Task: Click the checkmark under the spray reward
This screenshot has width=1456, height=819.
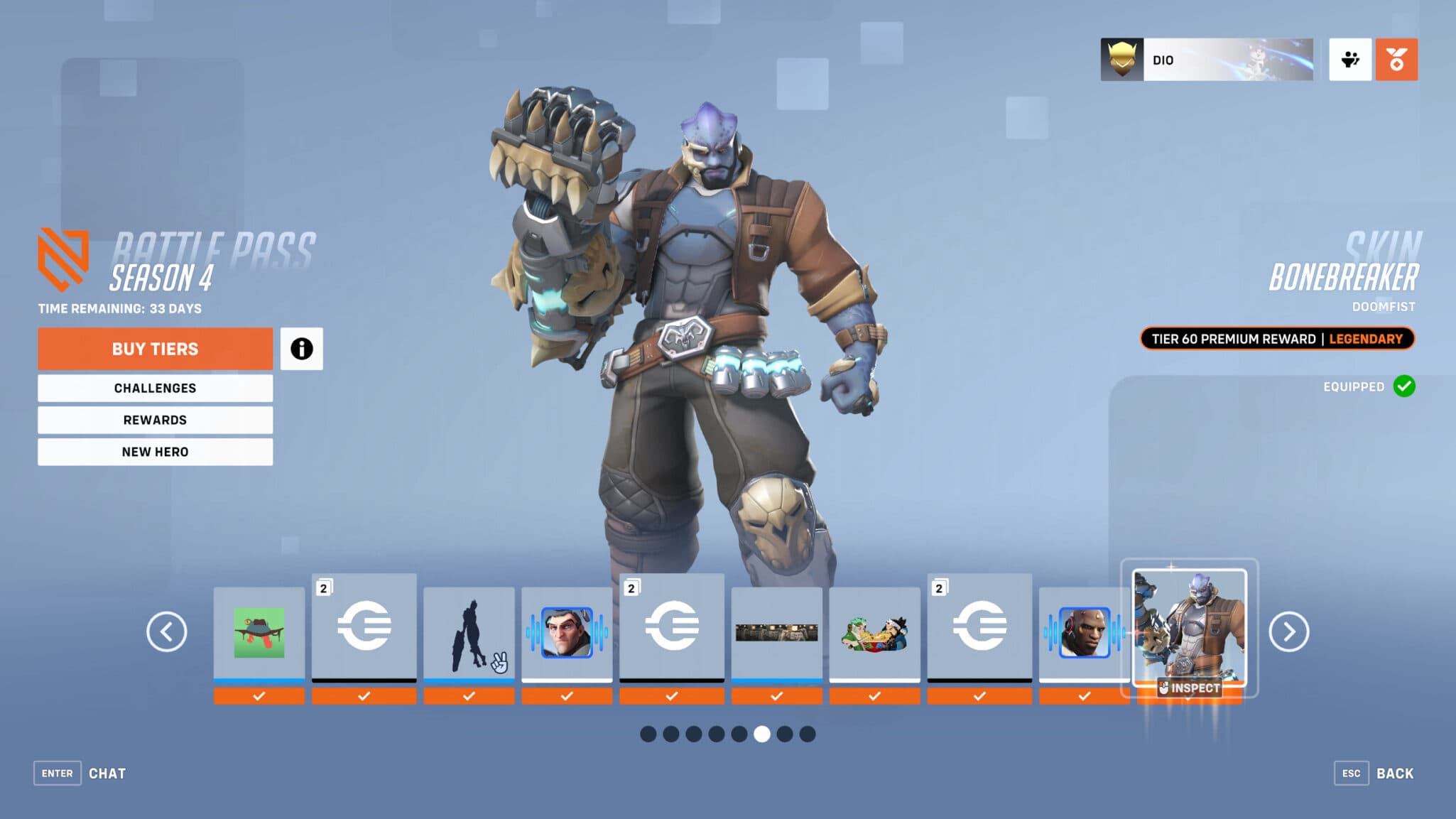Action: (260, 696)
